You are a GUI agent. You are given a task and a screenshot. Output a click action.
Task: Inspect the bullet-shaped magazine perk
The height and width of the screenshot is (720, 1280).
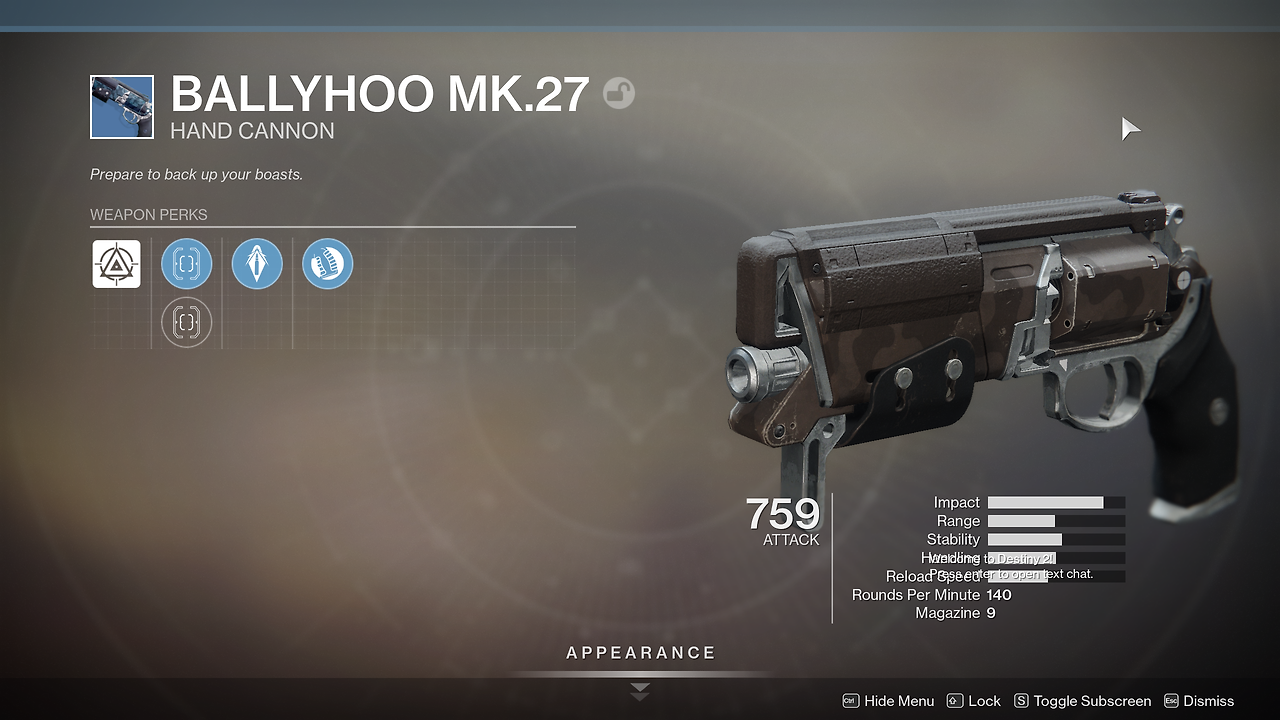coord(257,264)
